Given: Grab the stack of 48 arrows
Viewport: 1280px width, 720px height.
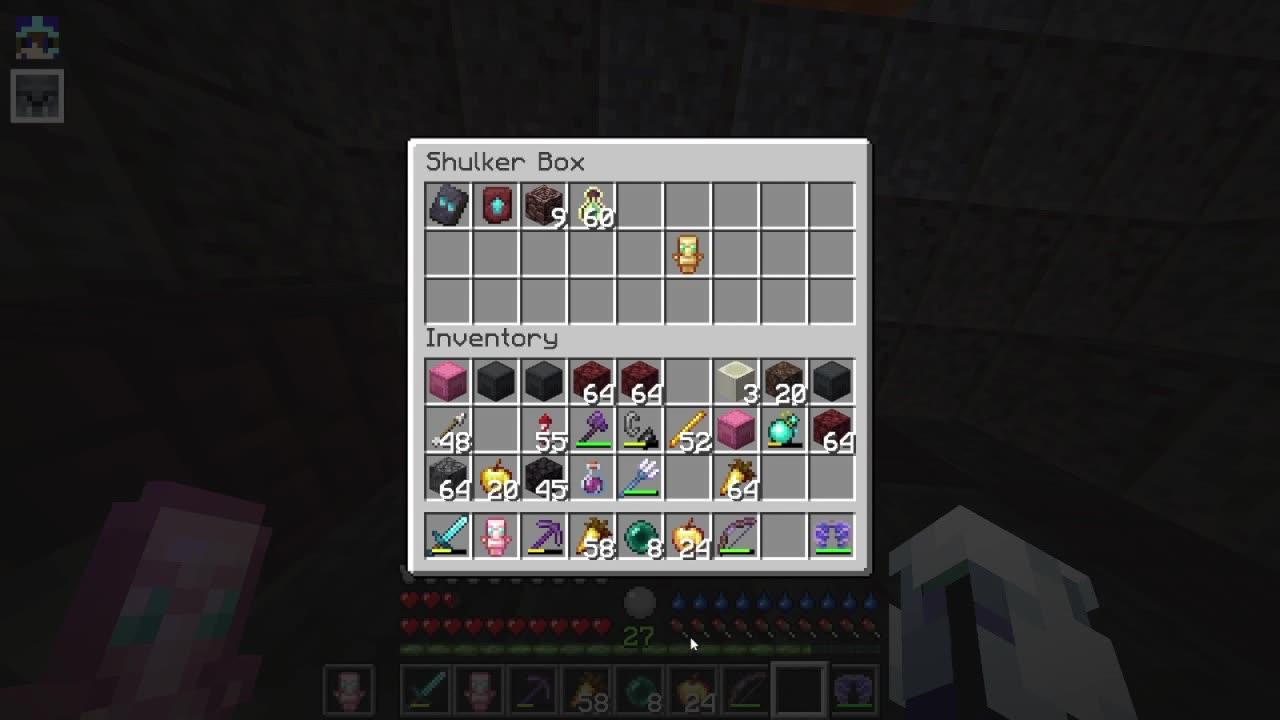Looking at the screenshot, I should (x=447, y=428).
